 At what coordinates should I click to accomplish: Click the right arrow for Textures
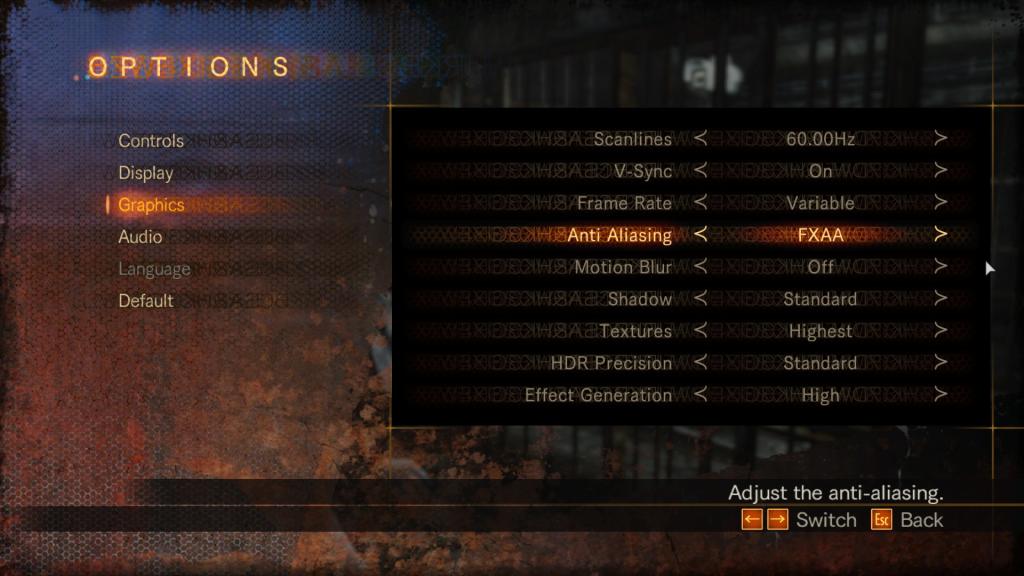pyautogui.click(x=940, y=331)
